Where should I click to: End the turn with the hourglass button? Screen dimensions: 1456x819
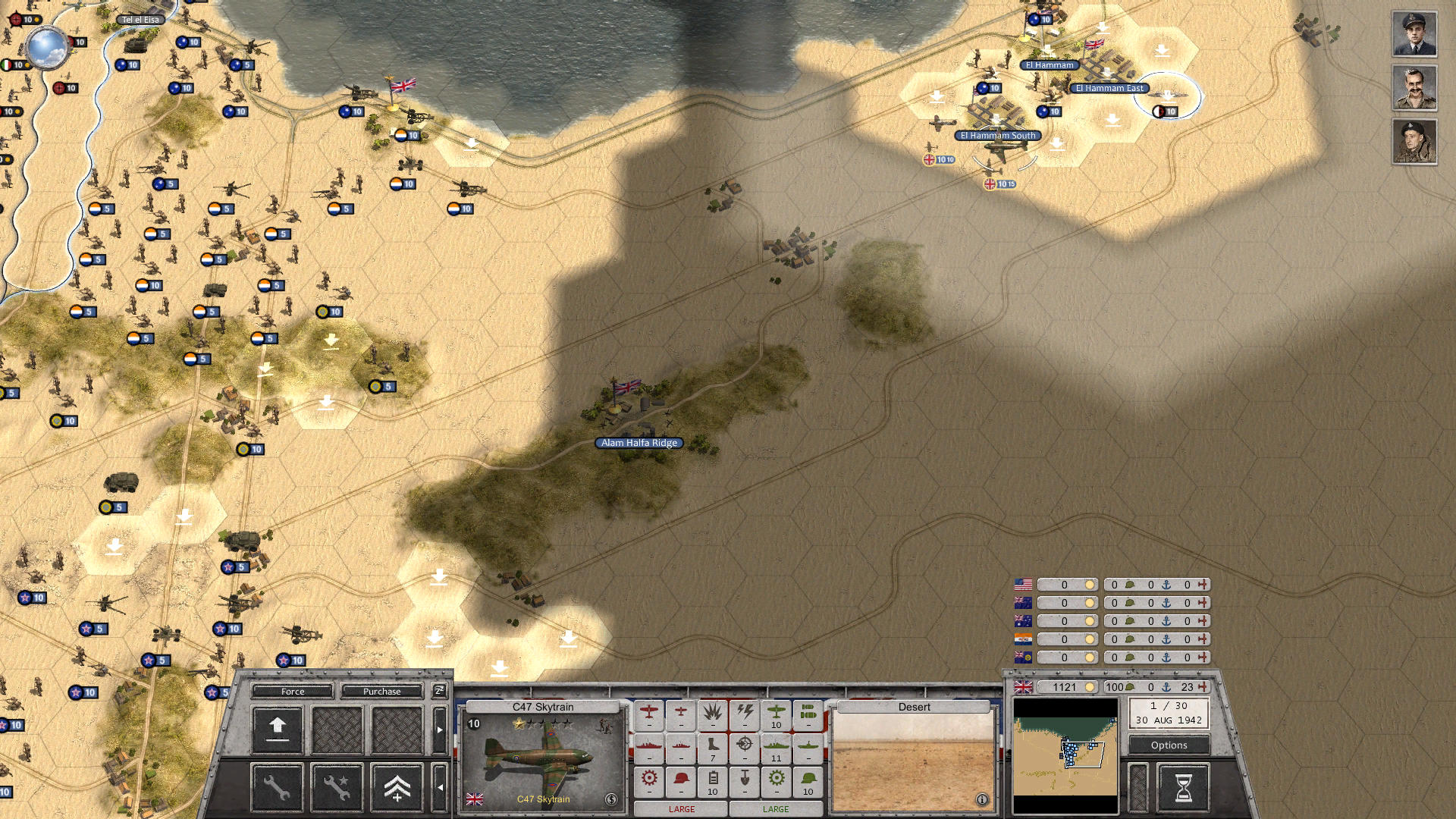1183,788
